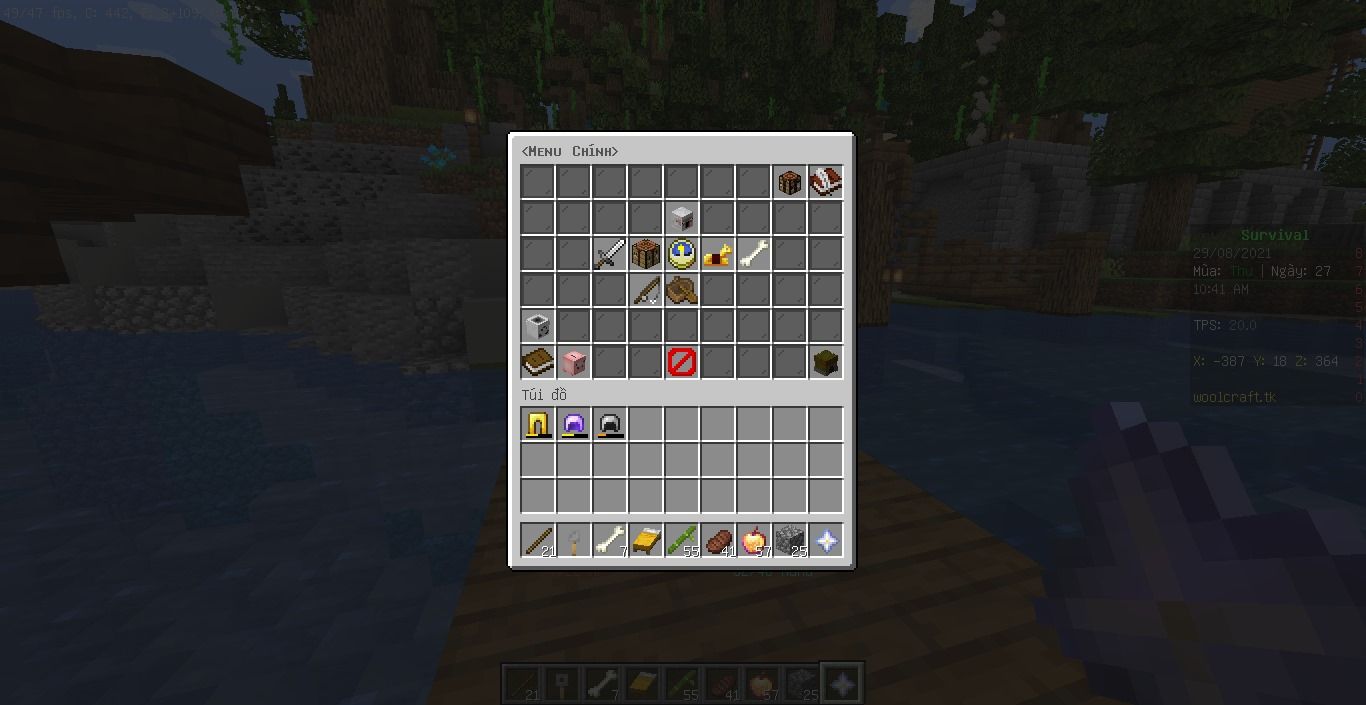This screenshot has height=705, width=1366.
Task: Select the gray stone block stack of 25
Action: click(x=790, y=541)
